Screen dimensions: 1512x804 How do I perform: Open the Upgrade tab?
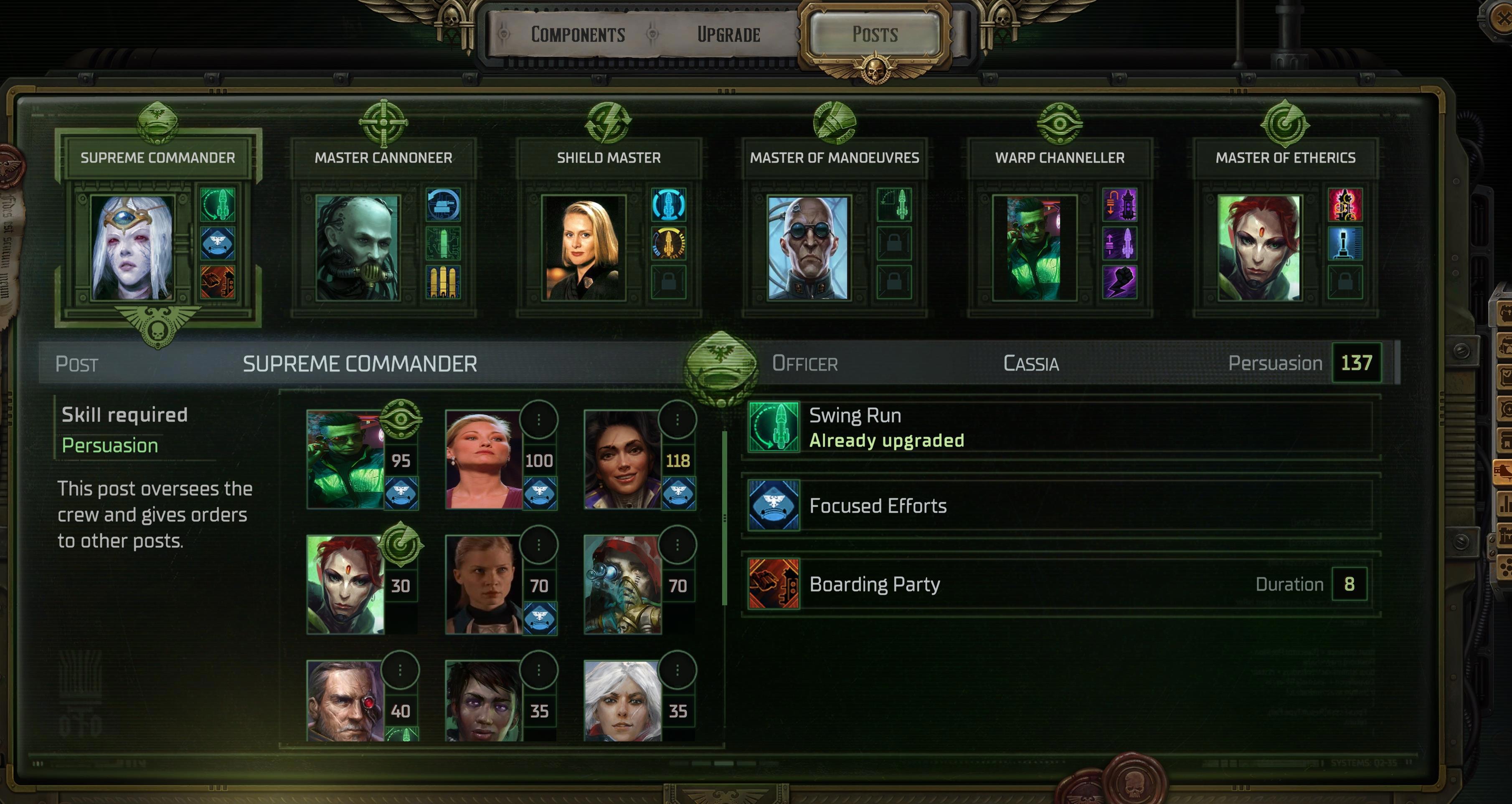[x=728, y=35]
